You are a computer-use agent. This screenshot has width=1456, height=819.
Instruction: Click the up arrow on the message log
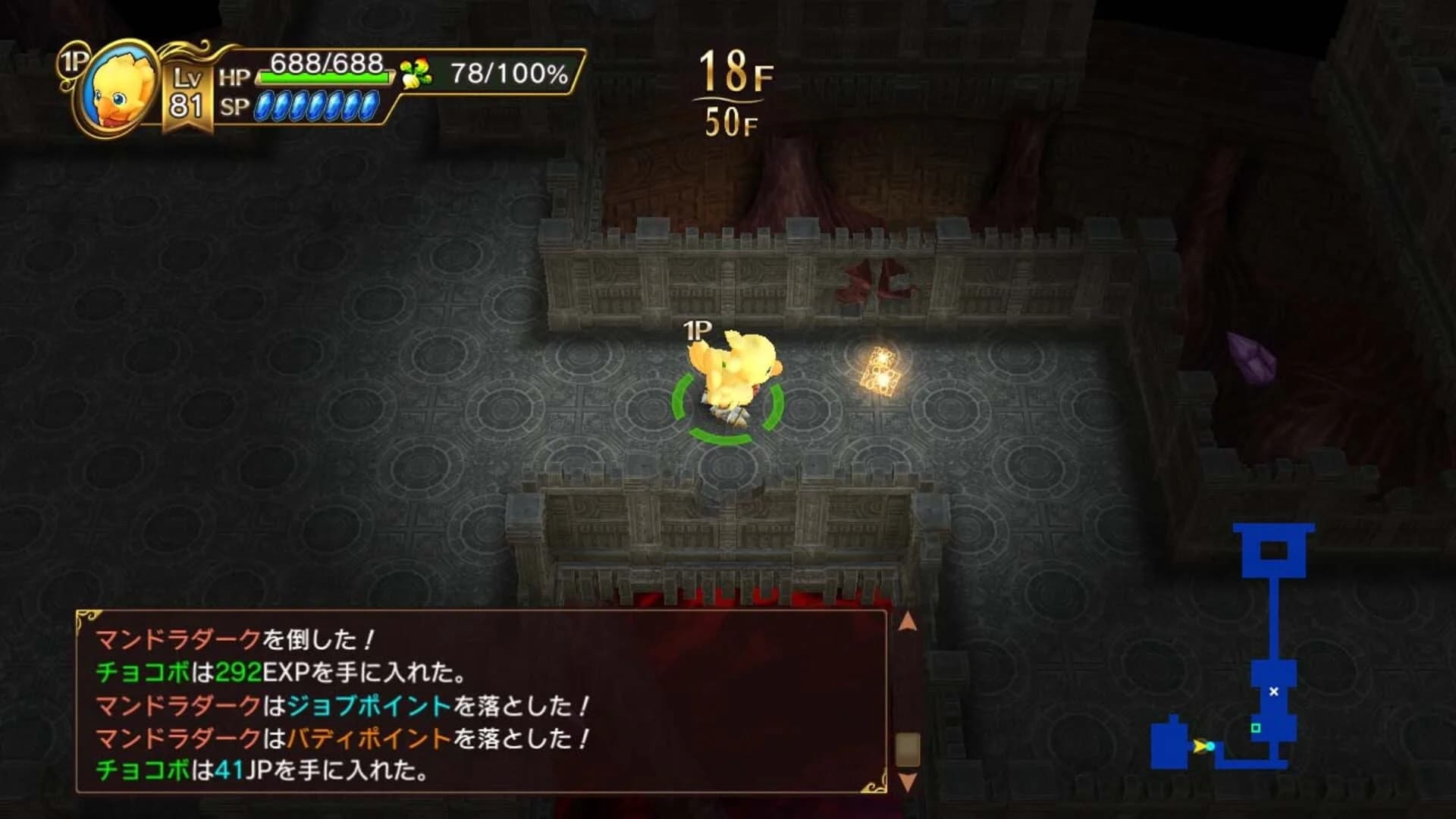click(x=908, y=622)
